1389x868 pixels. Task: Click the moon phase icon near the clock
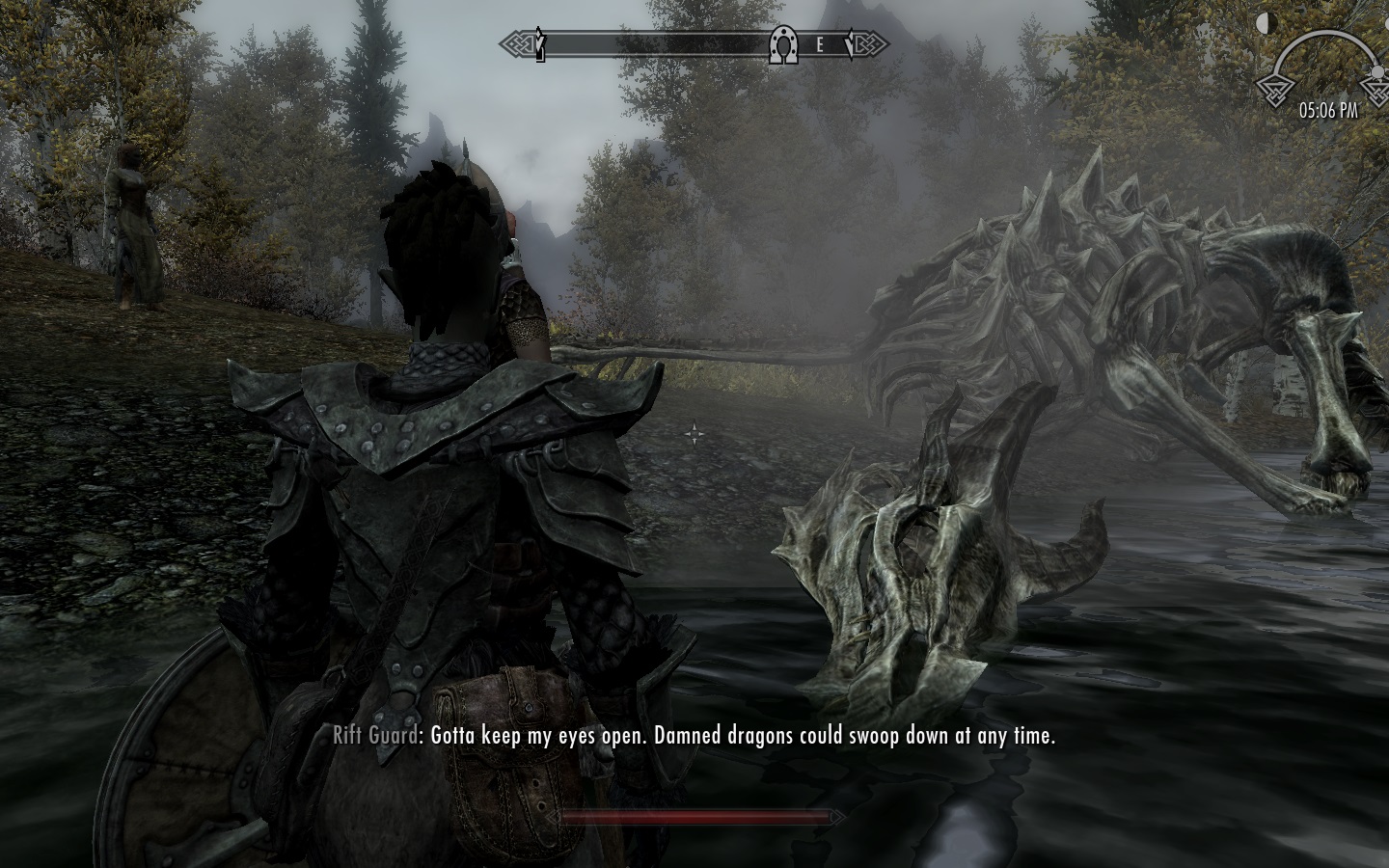tap(1266, 23)
